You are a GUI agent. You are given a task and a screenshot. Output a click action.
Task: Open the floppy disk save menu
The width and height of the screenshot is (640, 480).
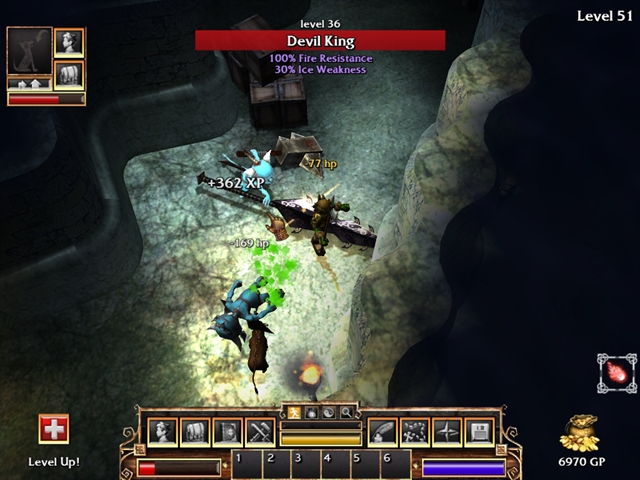[x=479, y=432]
